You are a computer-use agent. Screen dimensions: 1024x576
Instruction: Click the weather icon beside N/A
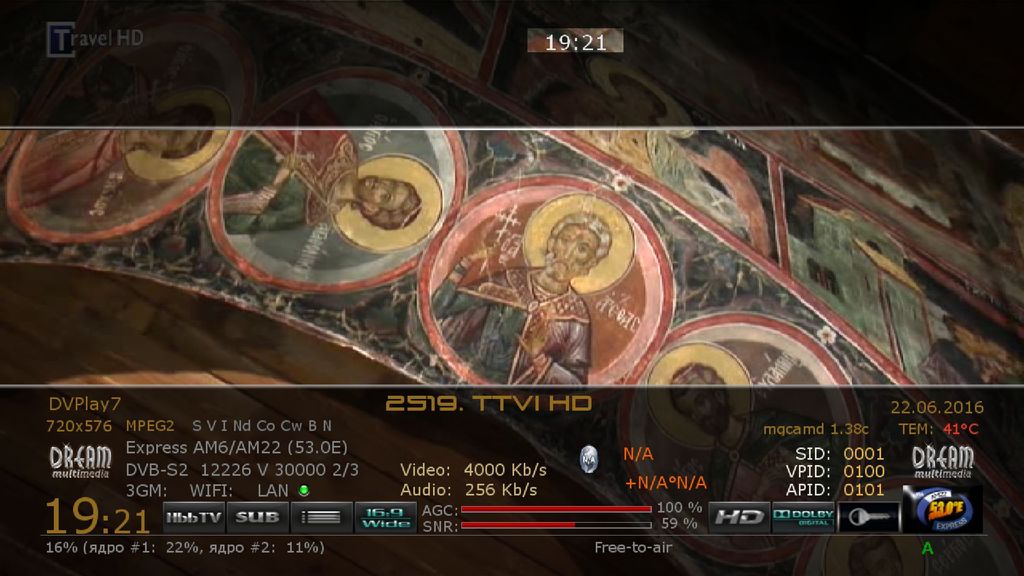click(x=589, y=459)
